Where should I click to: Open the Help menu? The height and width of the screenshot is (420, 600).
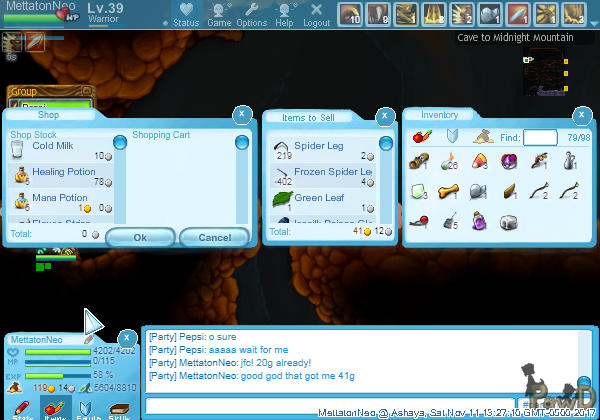coord(284,15)
